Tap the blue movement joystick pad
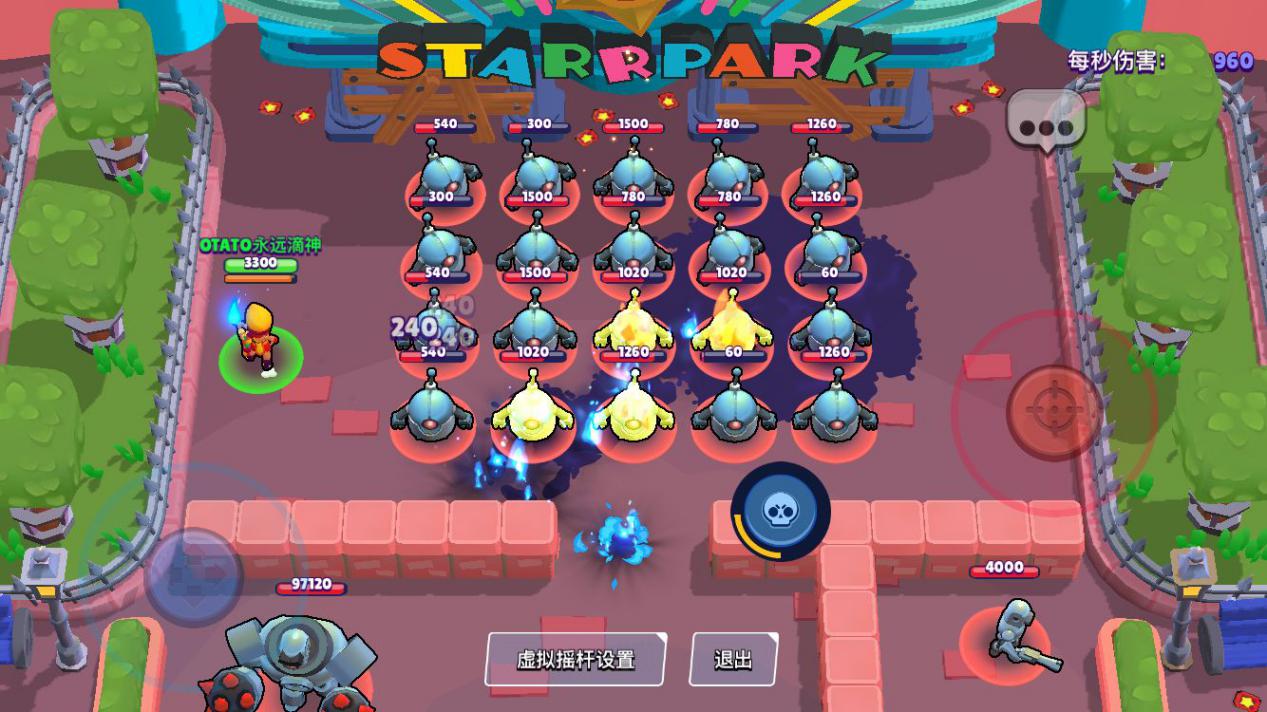This screenshot has height=712, width=1267. (x=193, y=576)
